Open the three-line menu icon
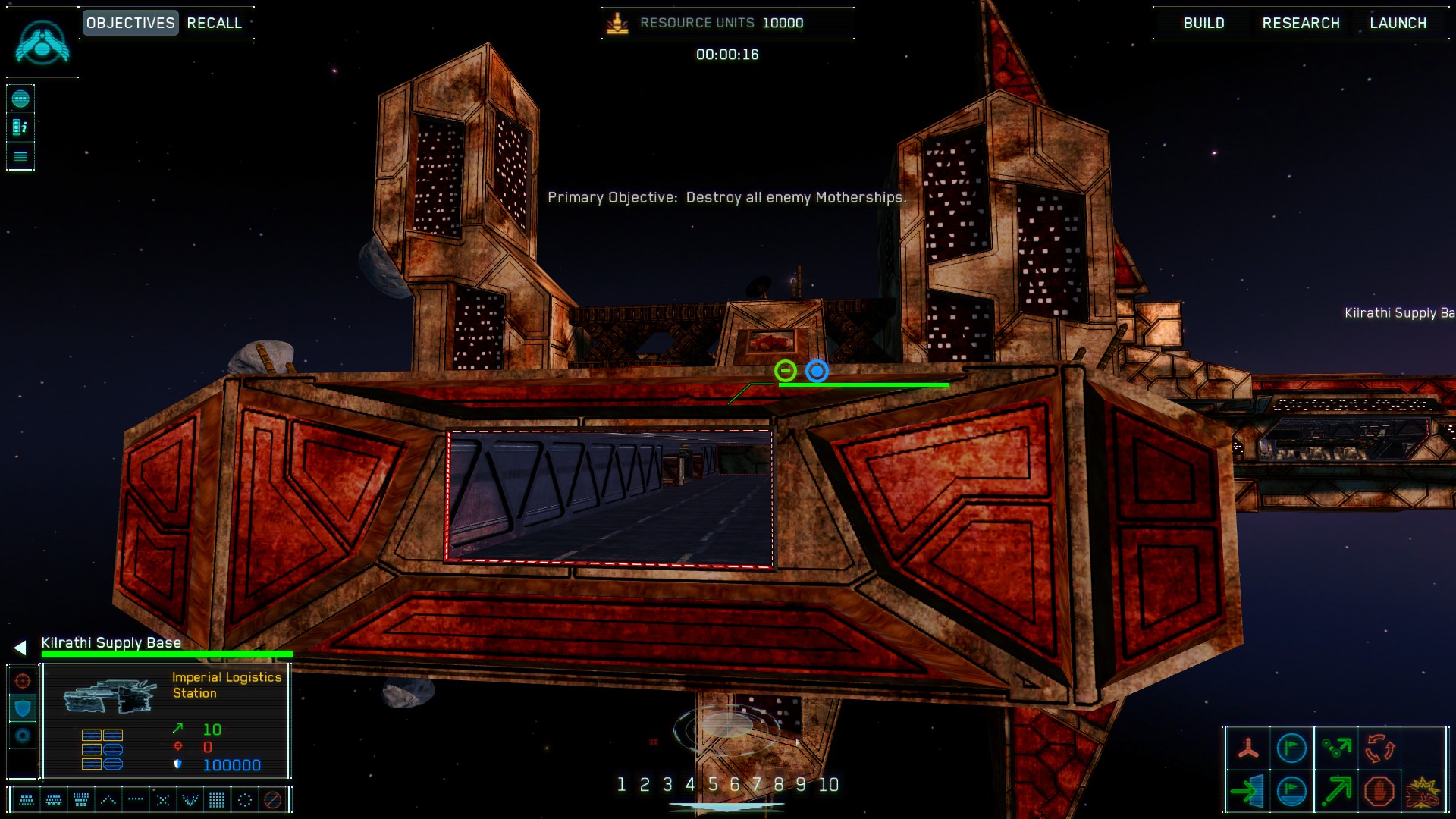The width and height of the screenshot is (1456, 819). click(x=20, y=156)
